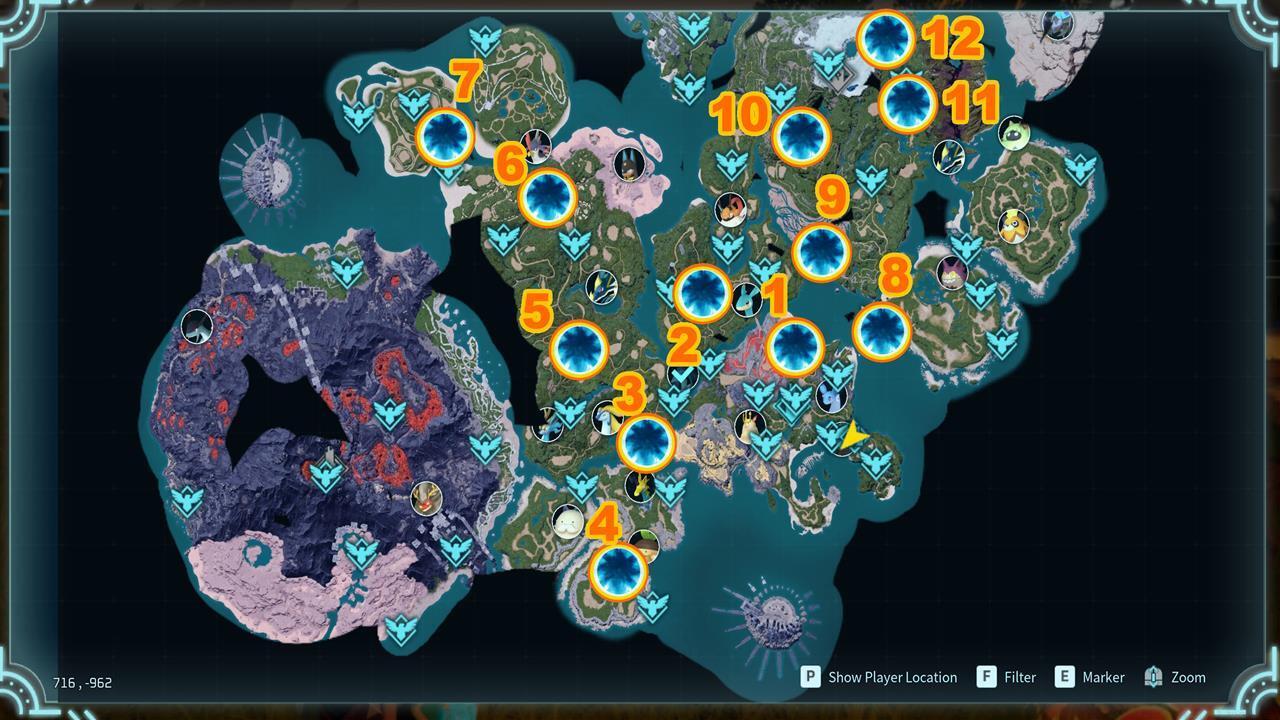Image resolution: width=1280 pixels, height=720 pixels.
Task: Activate the Marker placement tool
Action: (x=1101, y=677)
